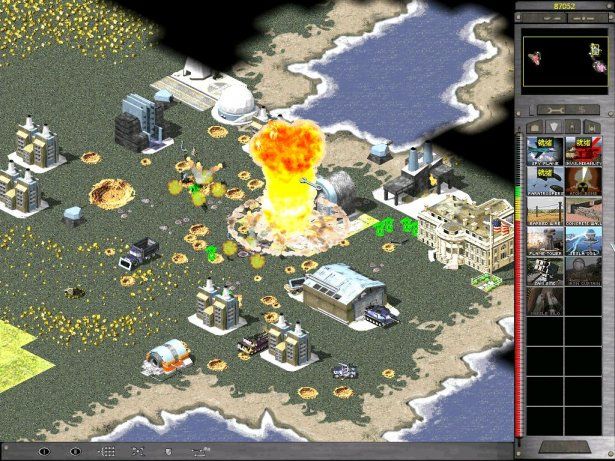Choose the Concrete Wall build icon
Screen dimensions: 615x461
583,211
